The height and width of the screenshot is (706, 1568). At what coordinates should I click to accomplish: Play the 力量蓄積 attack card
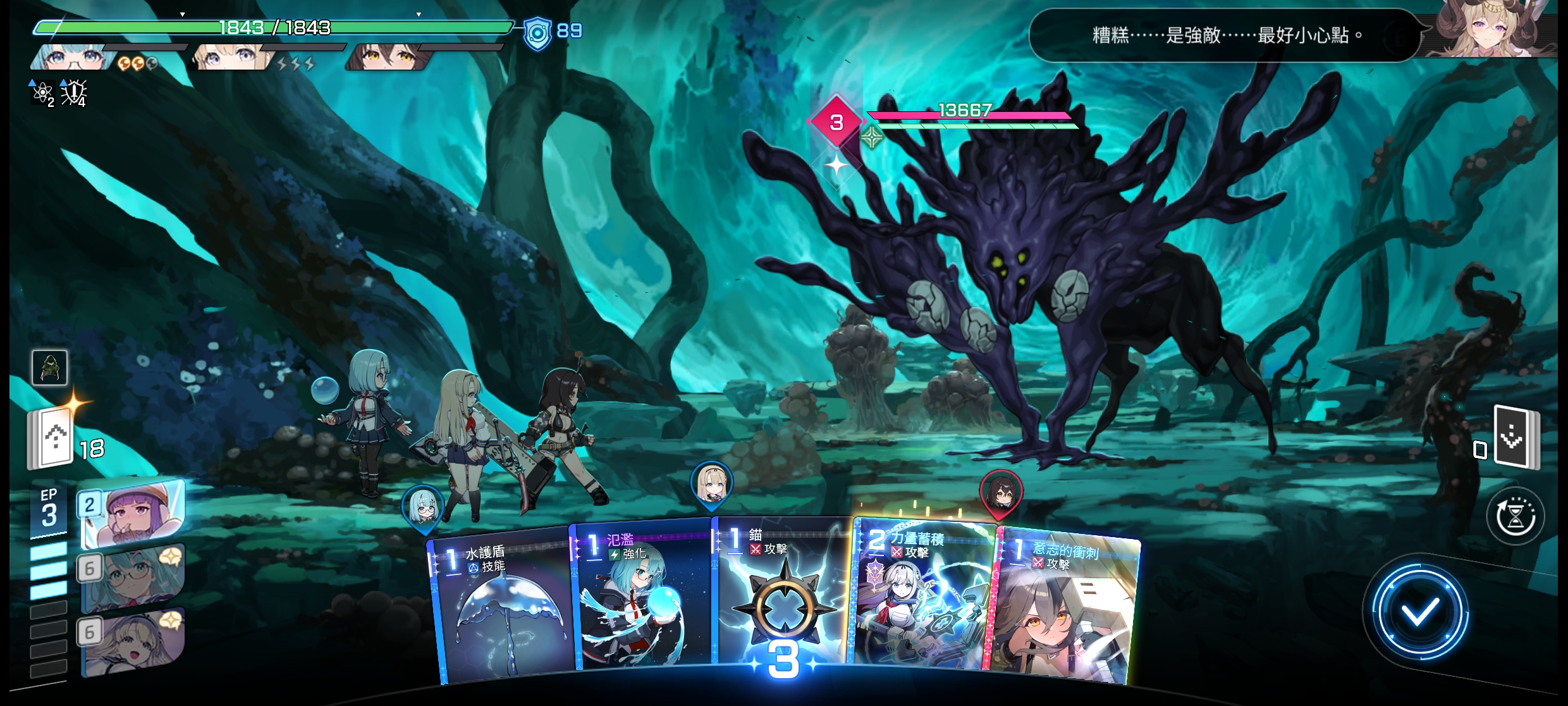point(923,598)
